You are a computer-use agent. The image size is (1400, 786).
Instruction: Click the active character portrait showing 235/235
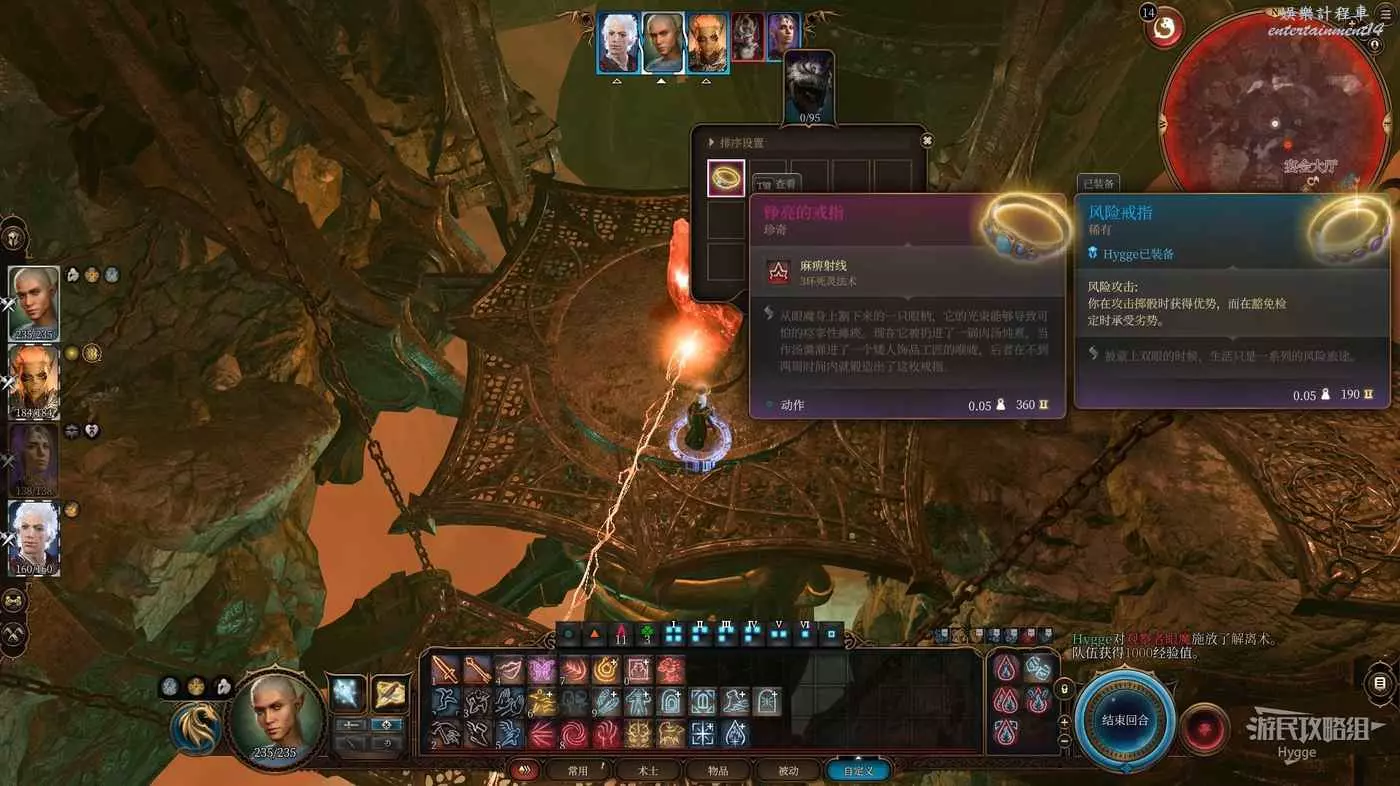coord(277,717)
